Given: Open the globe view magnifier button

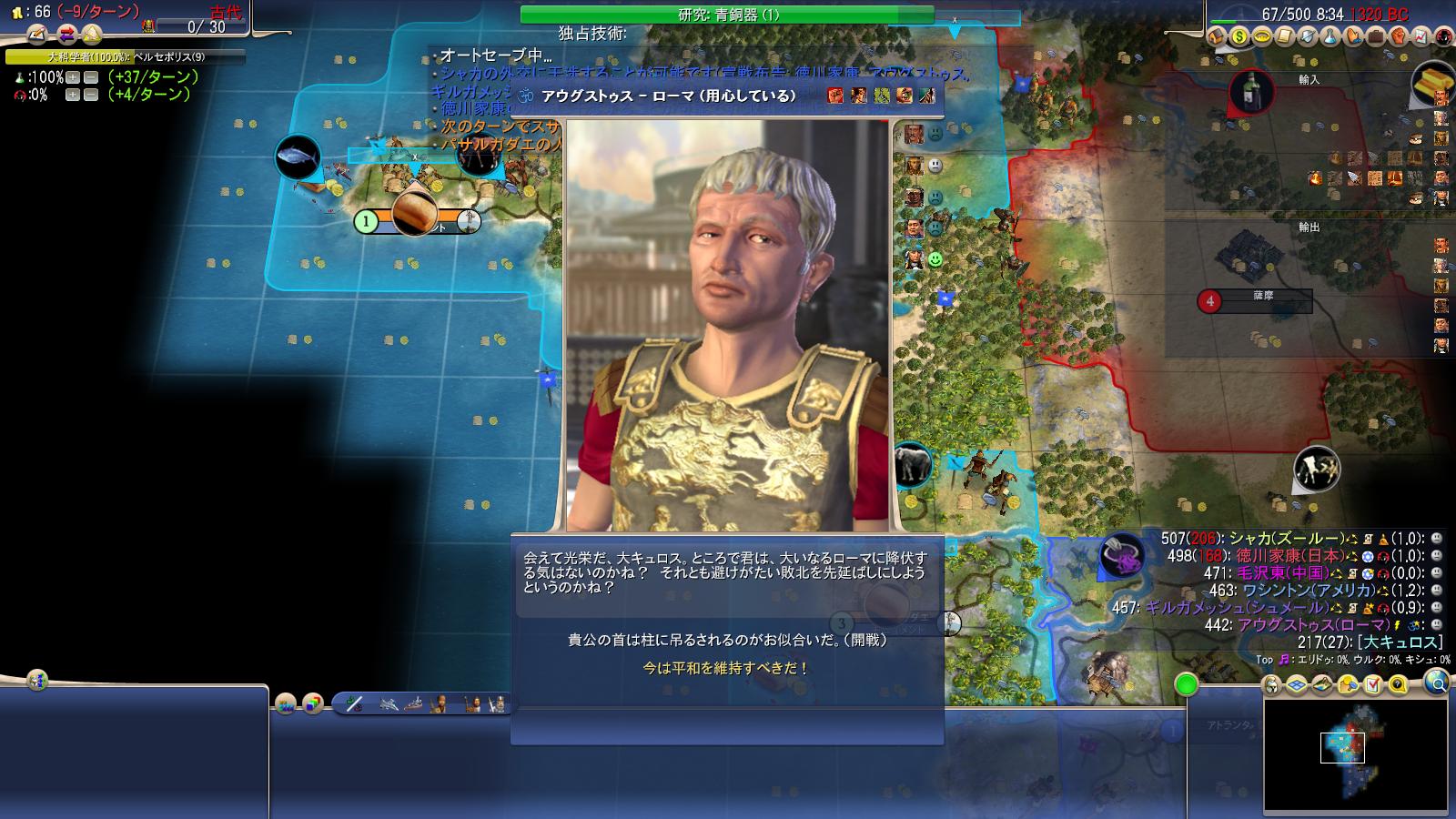Looking at the screenshot, I should pos(1436,682).
